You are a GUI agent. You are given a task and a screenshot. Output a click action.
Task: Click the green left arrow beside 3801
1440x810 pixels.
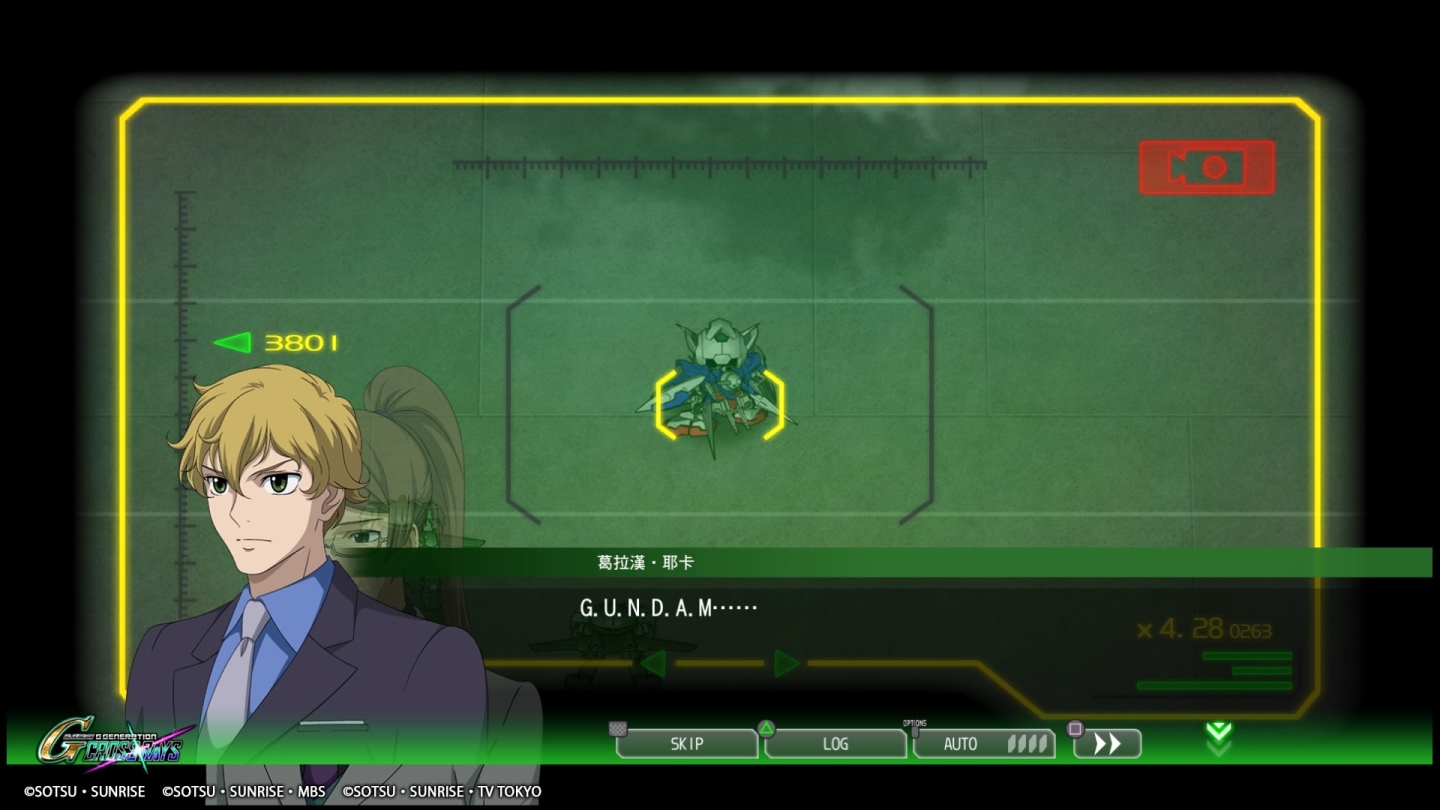coord(232,343)
